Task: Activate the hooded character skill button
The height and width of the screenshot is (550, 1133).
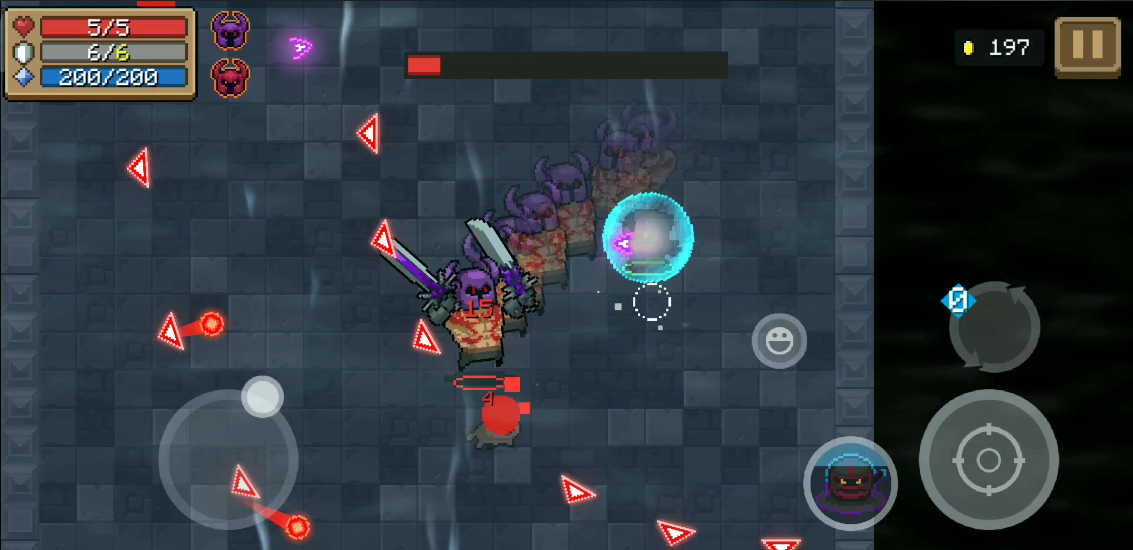Action: click(x=850, y=484)
